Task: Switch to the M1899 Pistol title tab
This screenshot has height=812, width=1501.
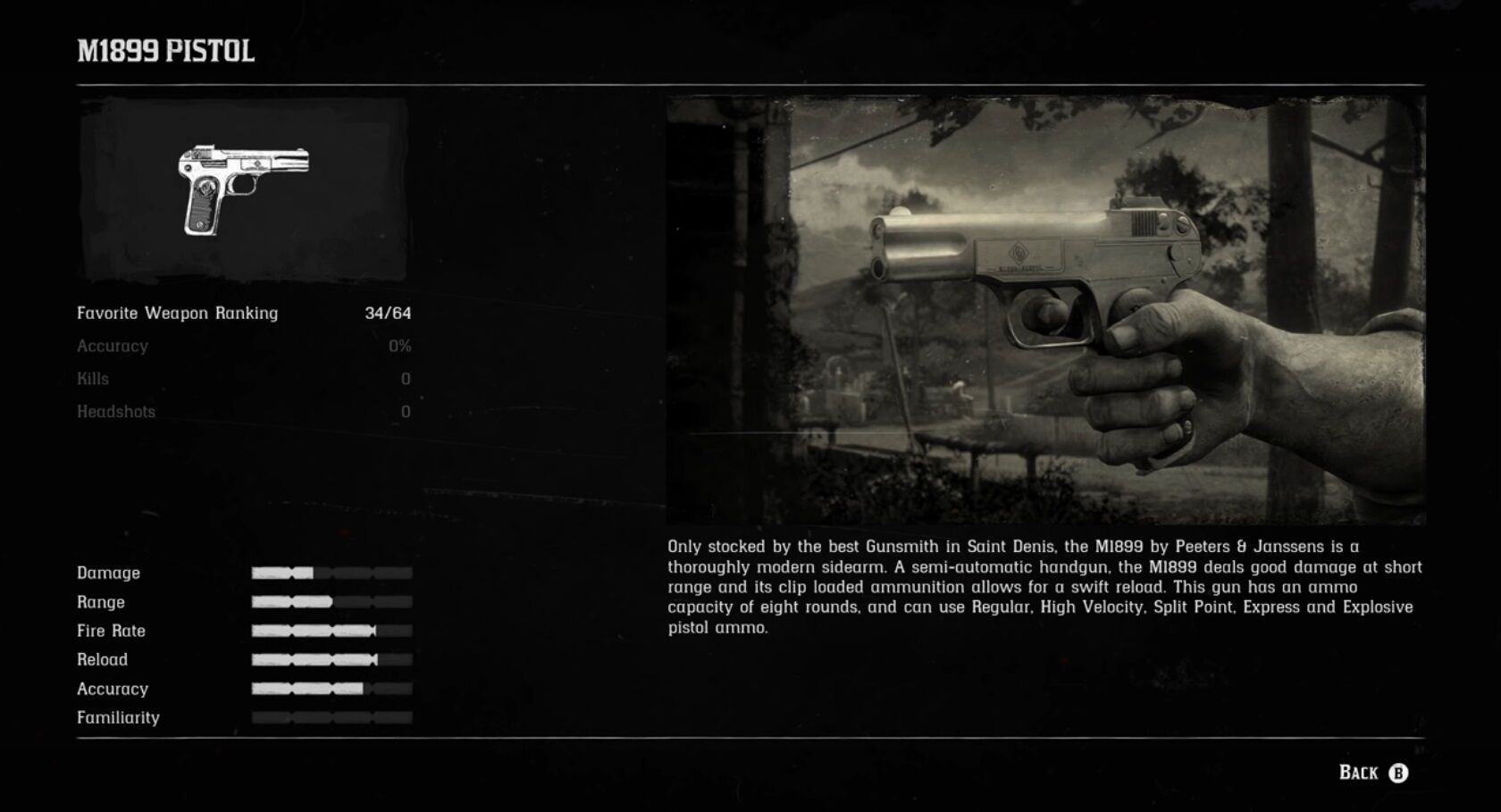Action: point(165,52)
